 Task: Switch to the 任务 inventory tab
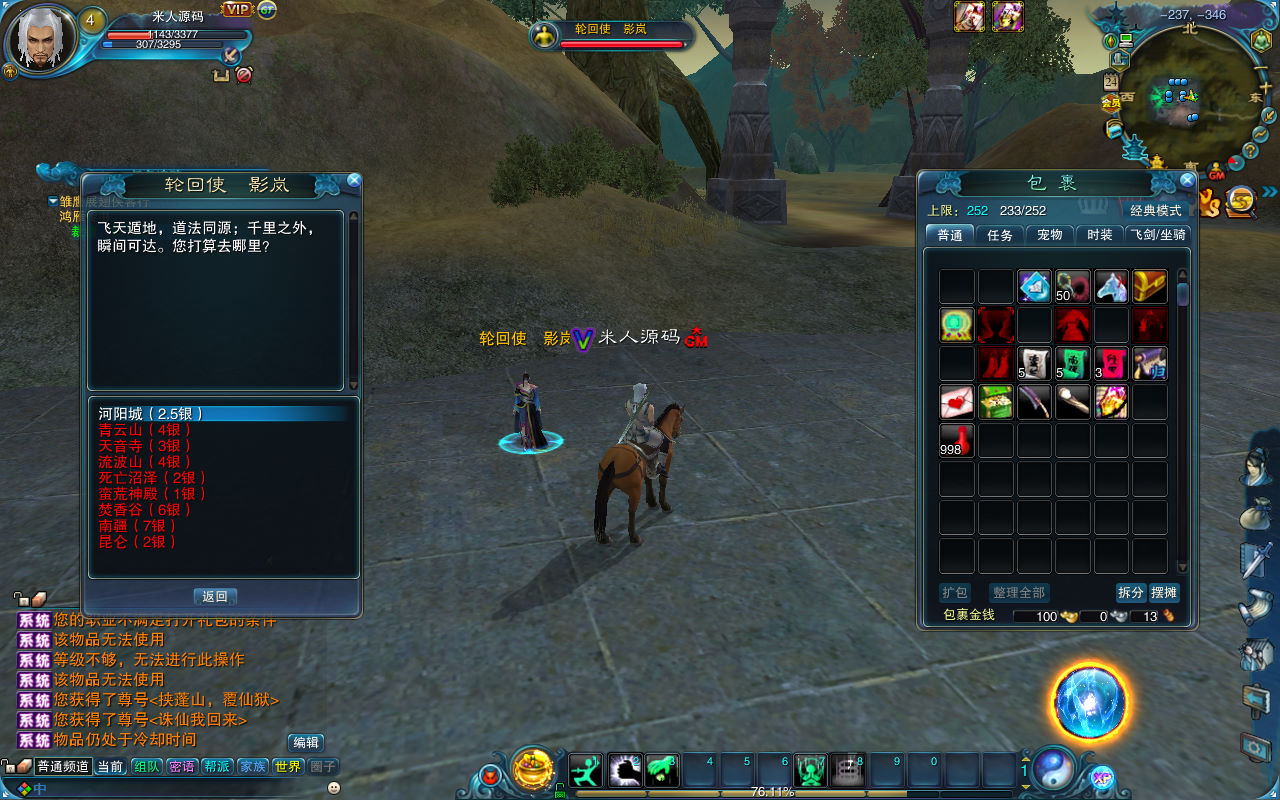pos(1000,235)
